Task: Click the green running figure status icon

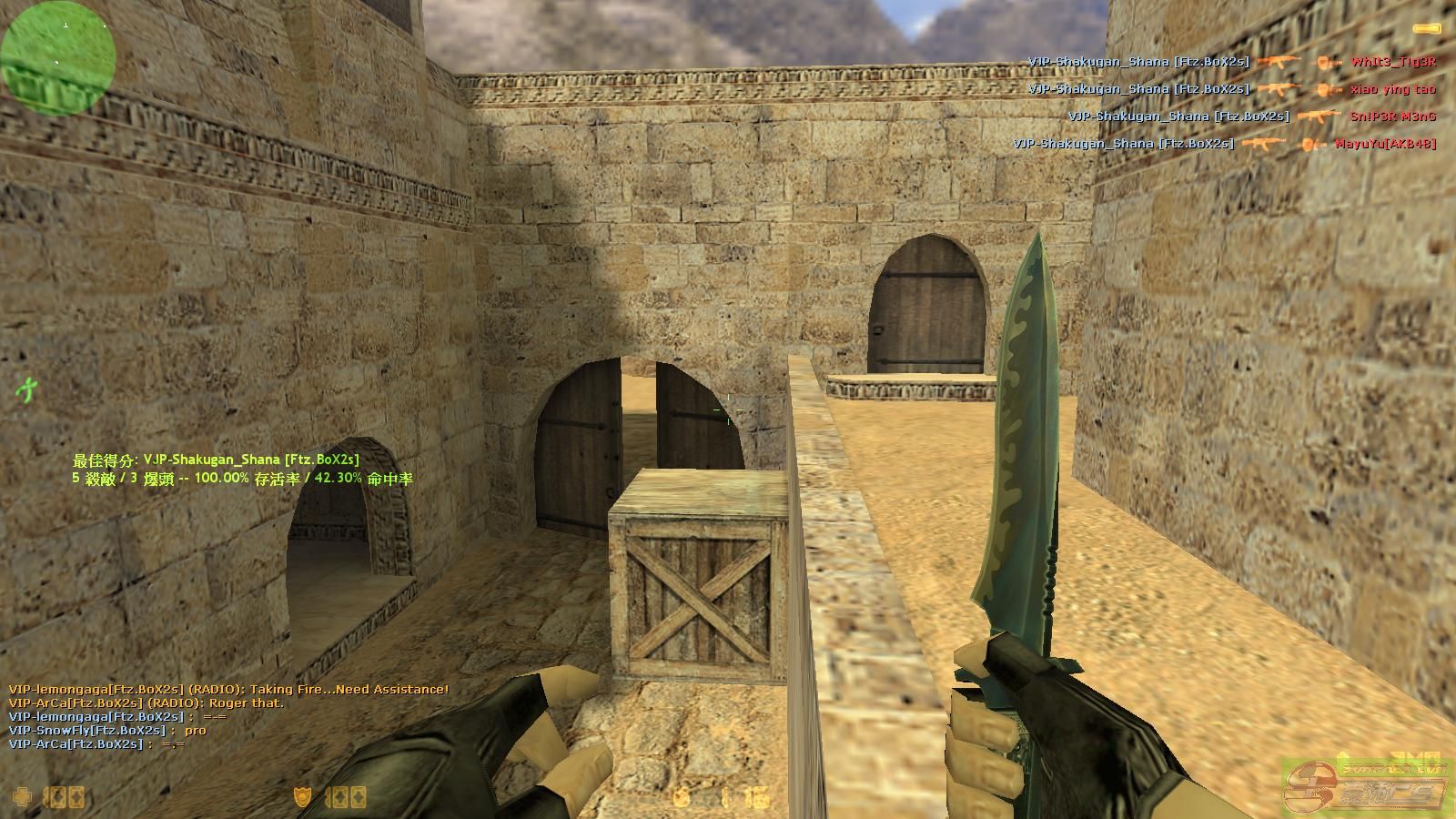Action: 25,389
